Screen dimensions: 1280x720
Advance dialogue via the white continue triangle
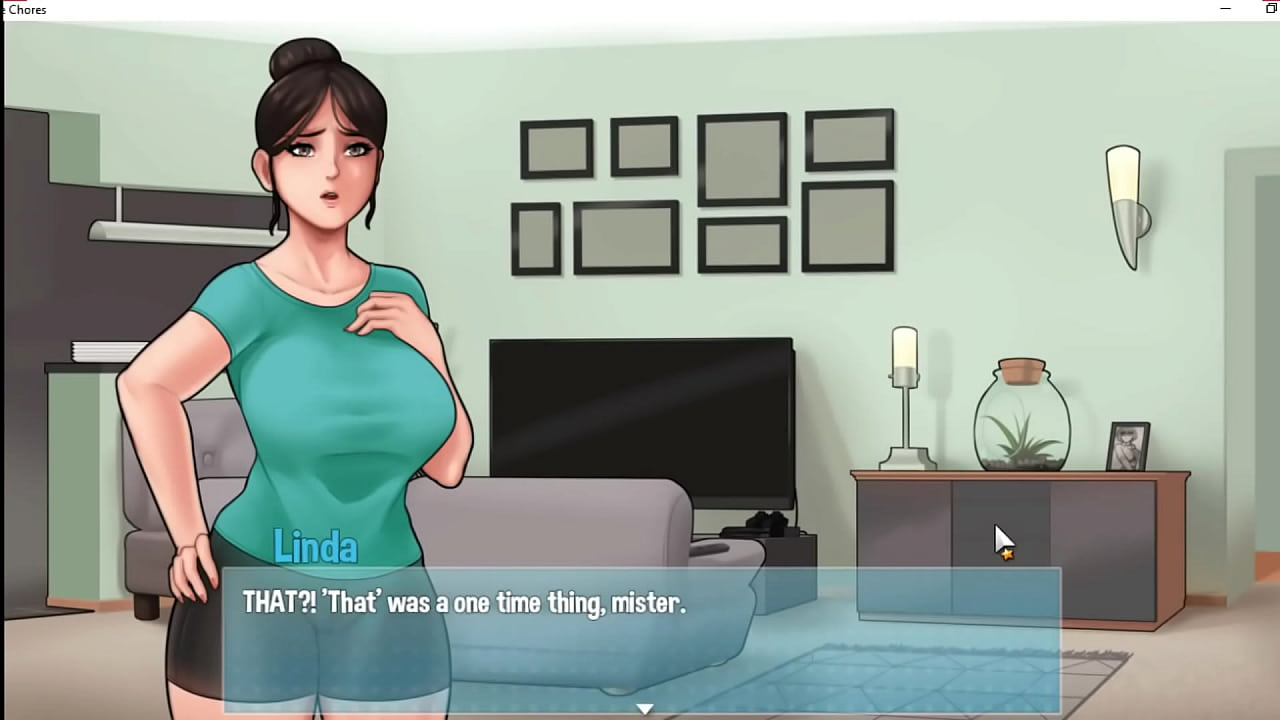[645, 708]
